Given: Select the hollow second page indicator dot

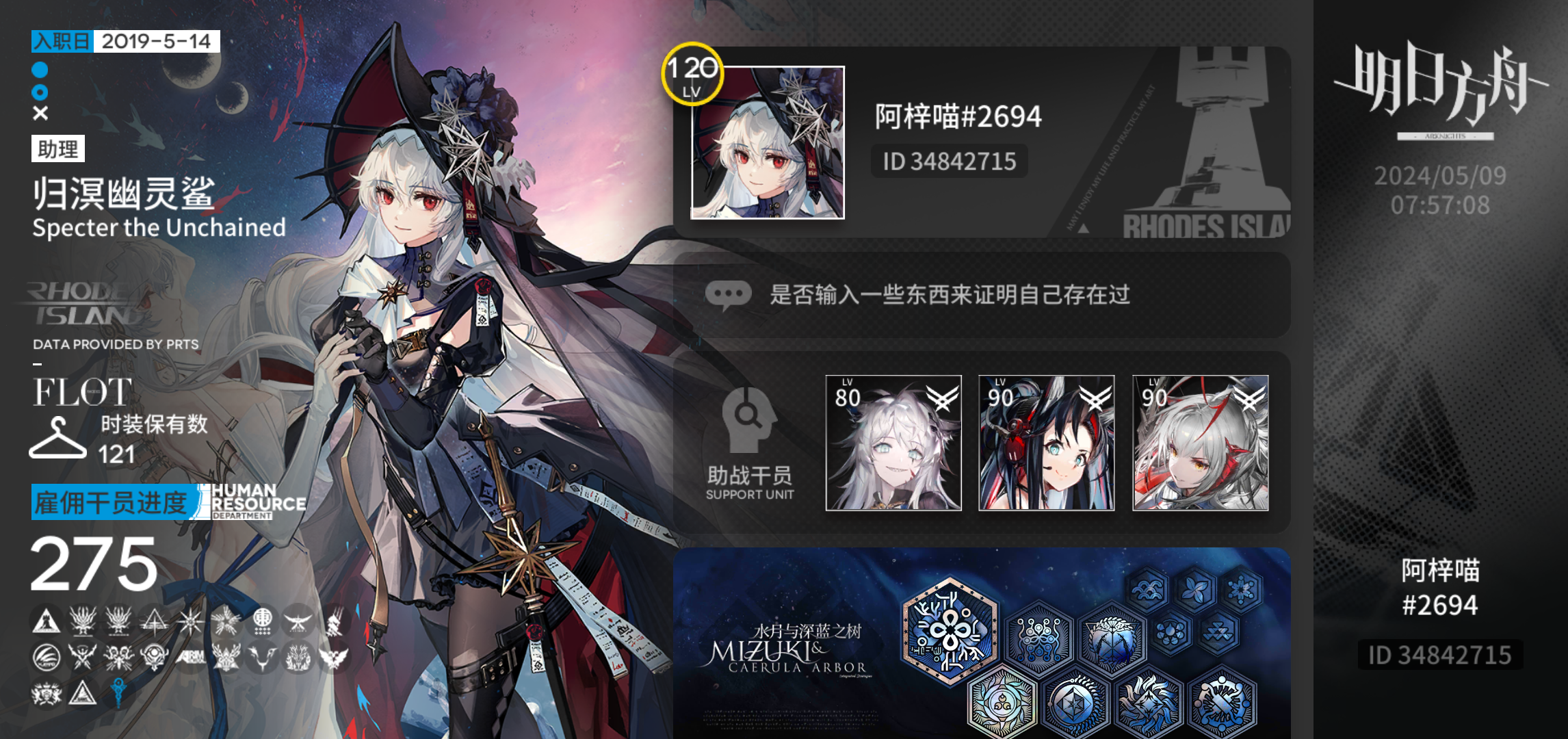Looking at the screenshot, I should pos(39,91).
